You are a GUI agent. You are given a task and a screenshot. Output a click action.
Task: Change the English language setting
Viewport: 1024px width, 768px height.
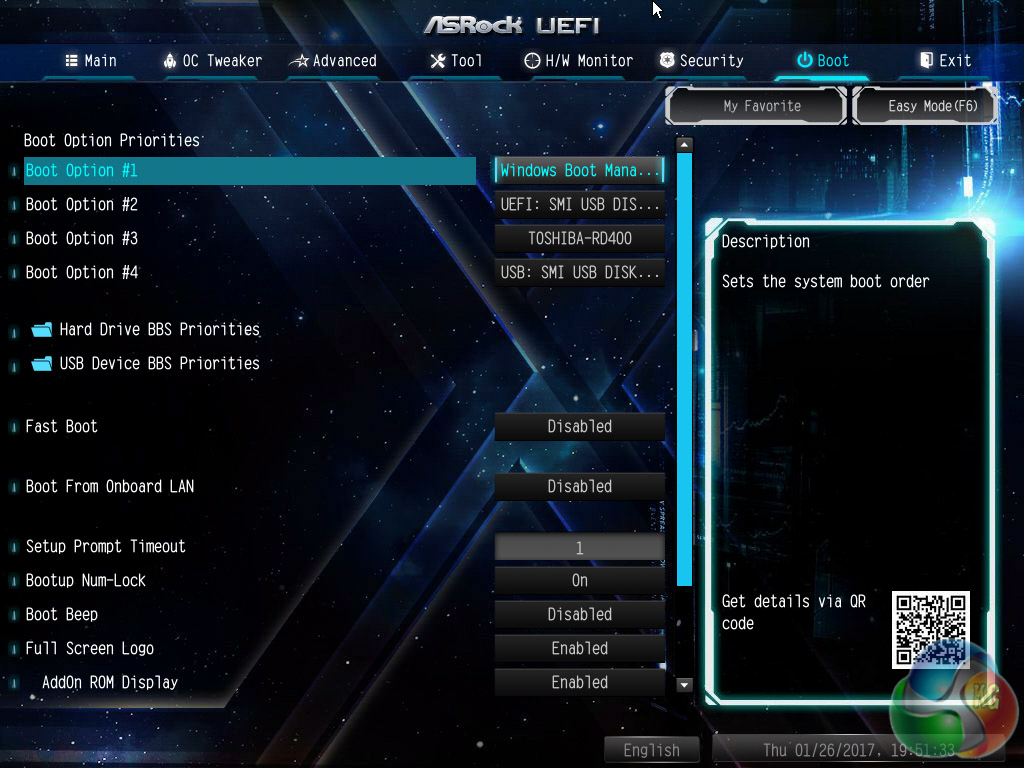point(652,750)
